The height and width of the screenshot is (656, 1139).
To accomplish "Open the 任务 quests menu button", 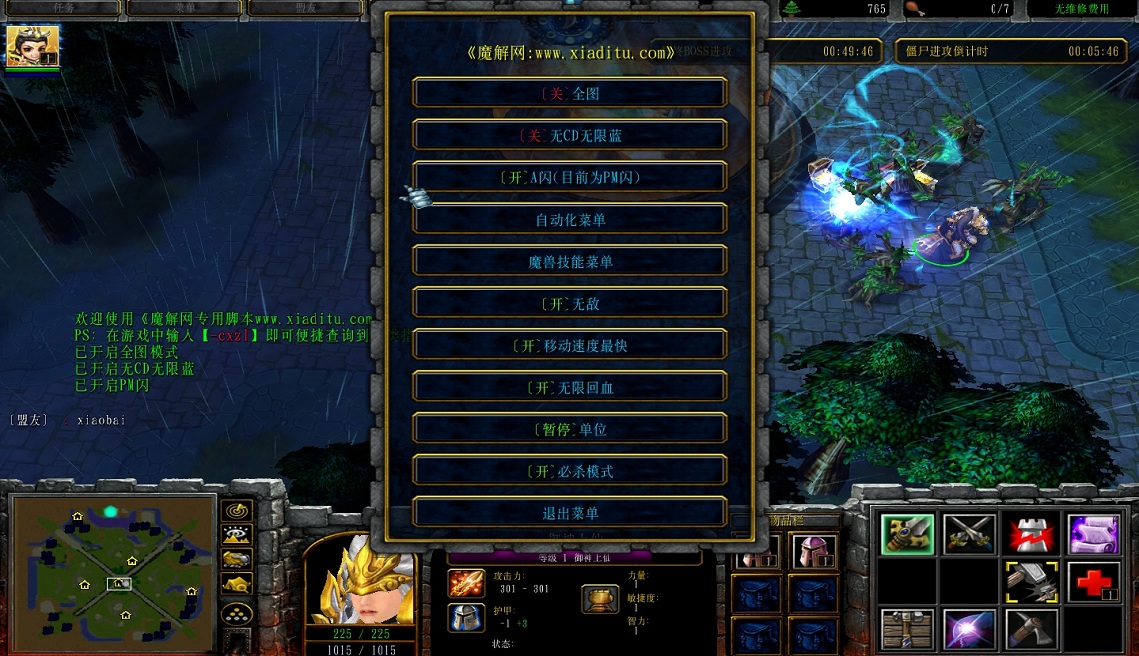I will point(63,8).
